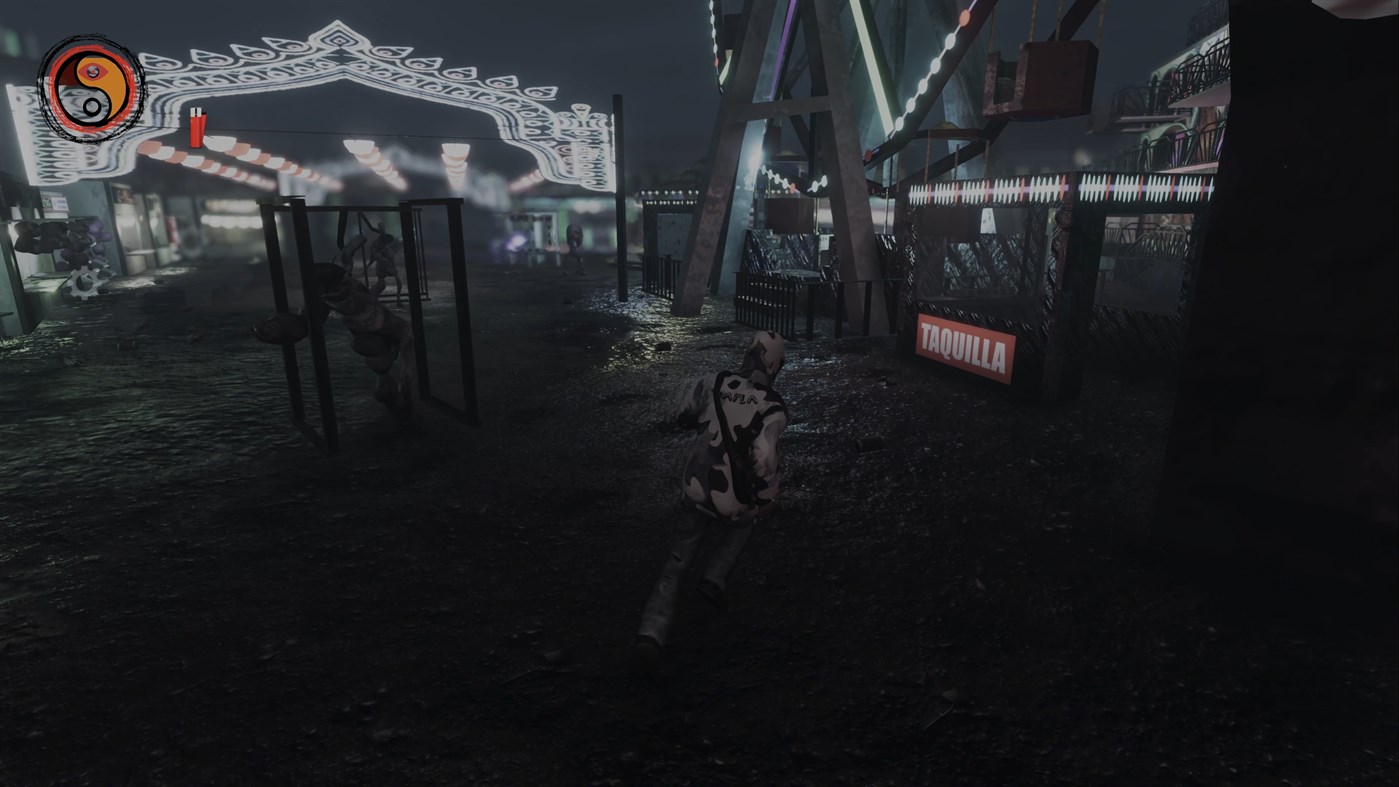
Task: Select the red lighter item icon
Action: [197, 128]
